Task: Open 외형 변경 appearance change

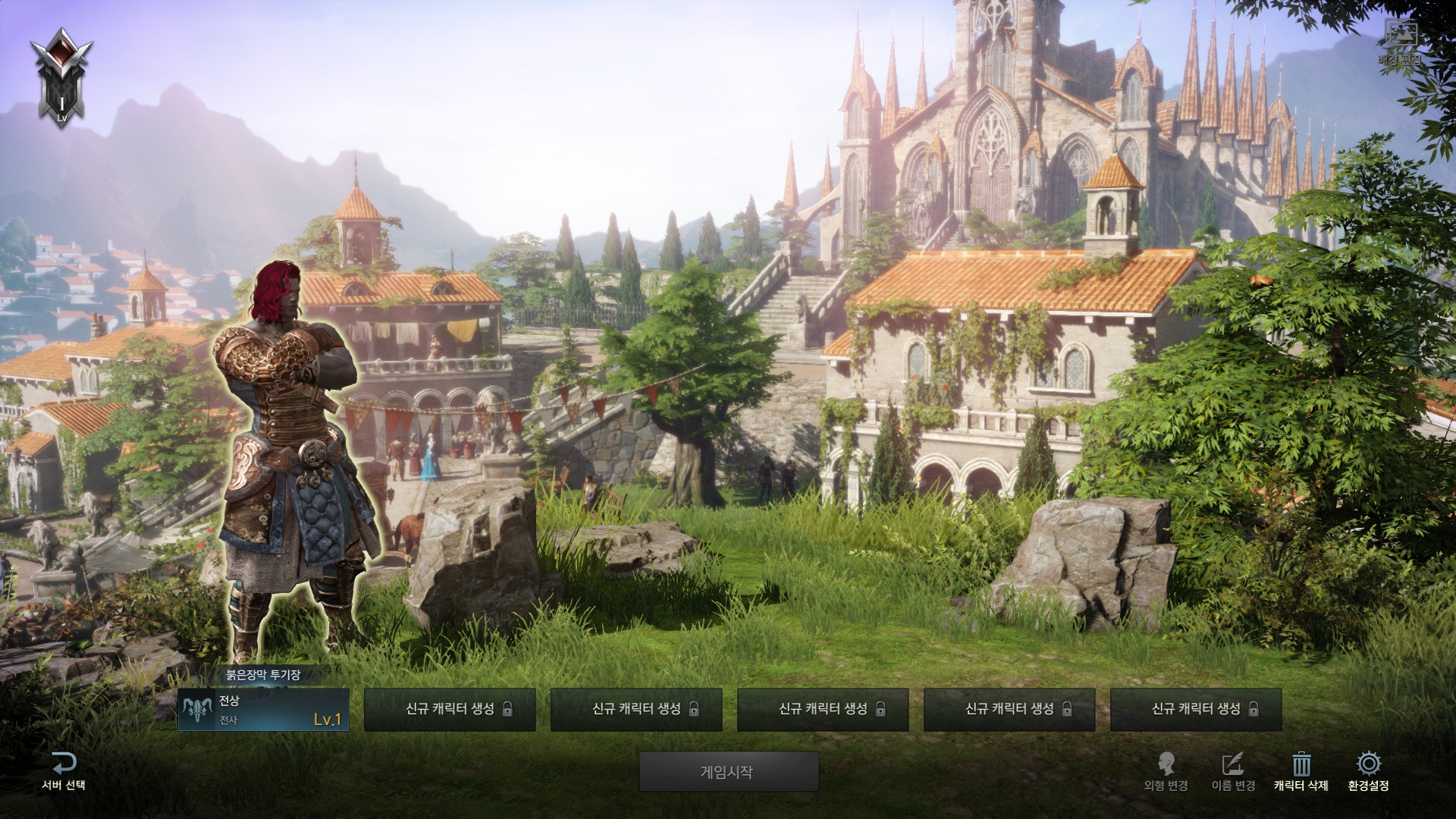Action: pos(1166,771)
